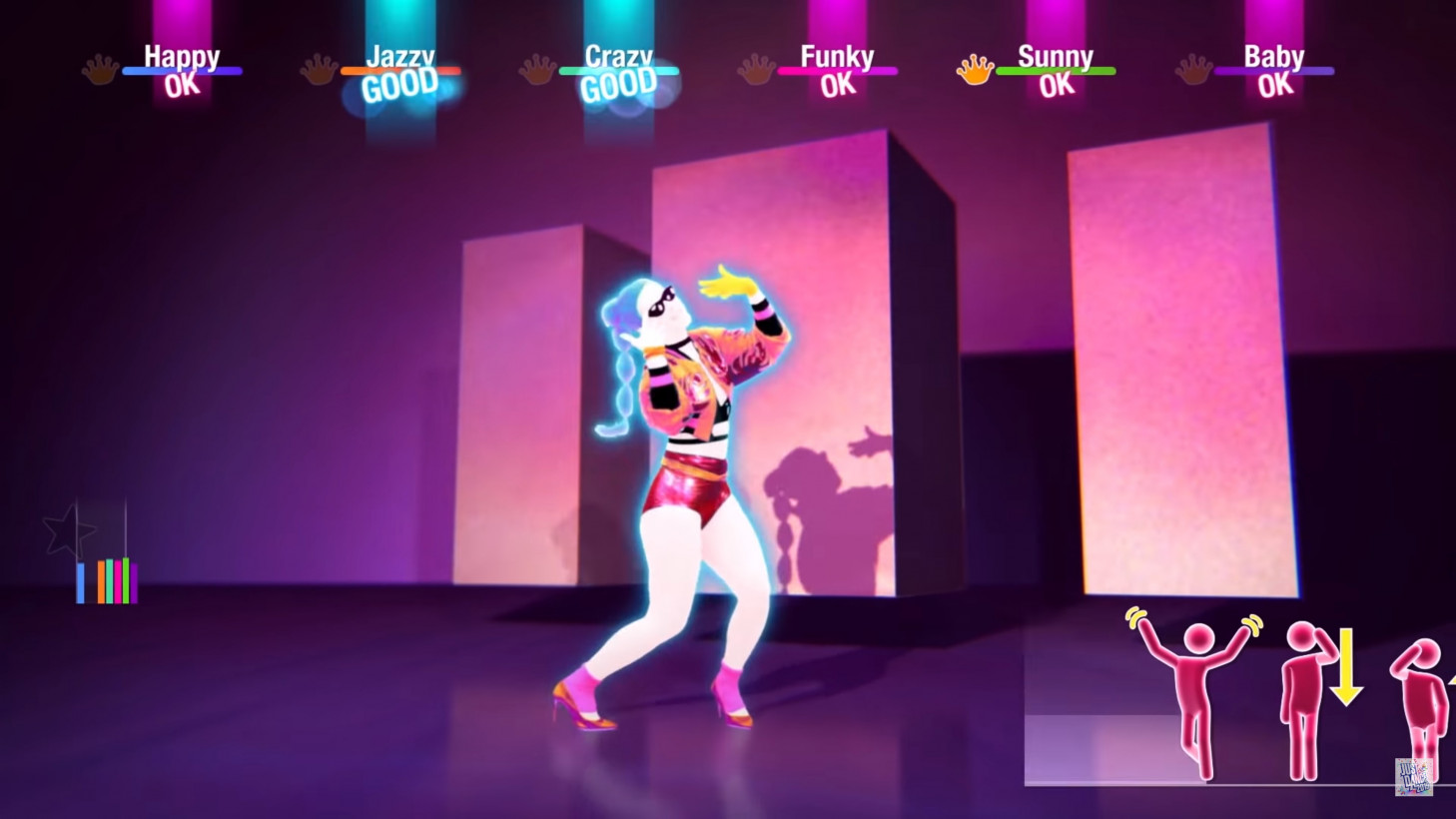Image resolution: width=1456 pixels, height=819 pixels.
Task: Click the crown icon beside Jazzy
Action: [319, 70]
